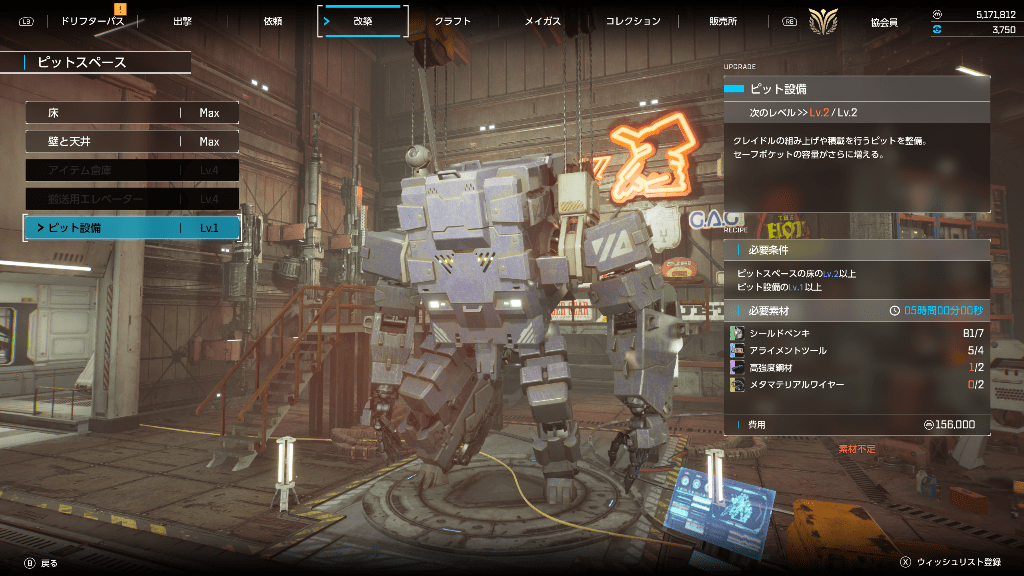Show the コレクション tab

tap(634, 21)
